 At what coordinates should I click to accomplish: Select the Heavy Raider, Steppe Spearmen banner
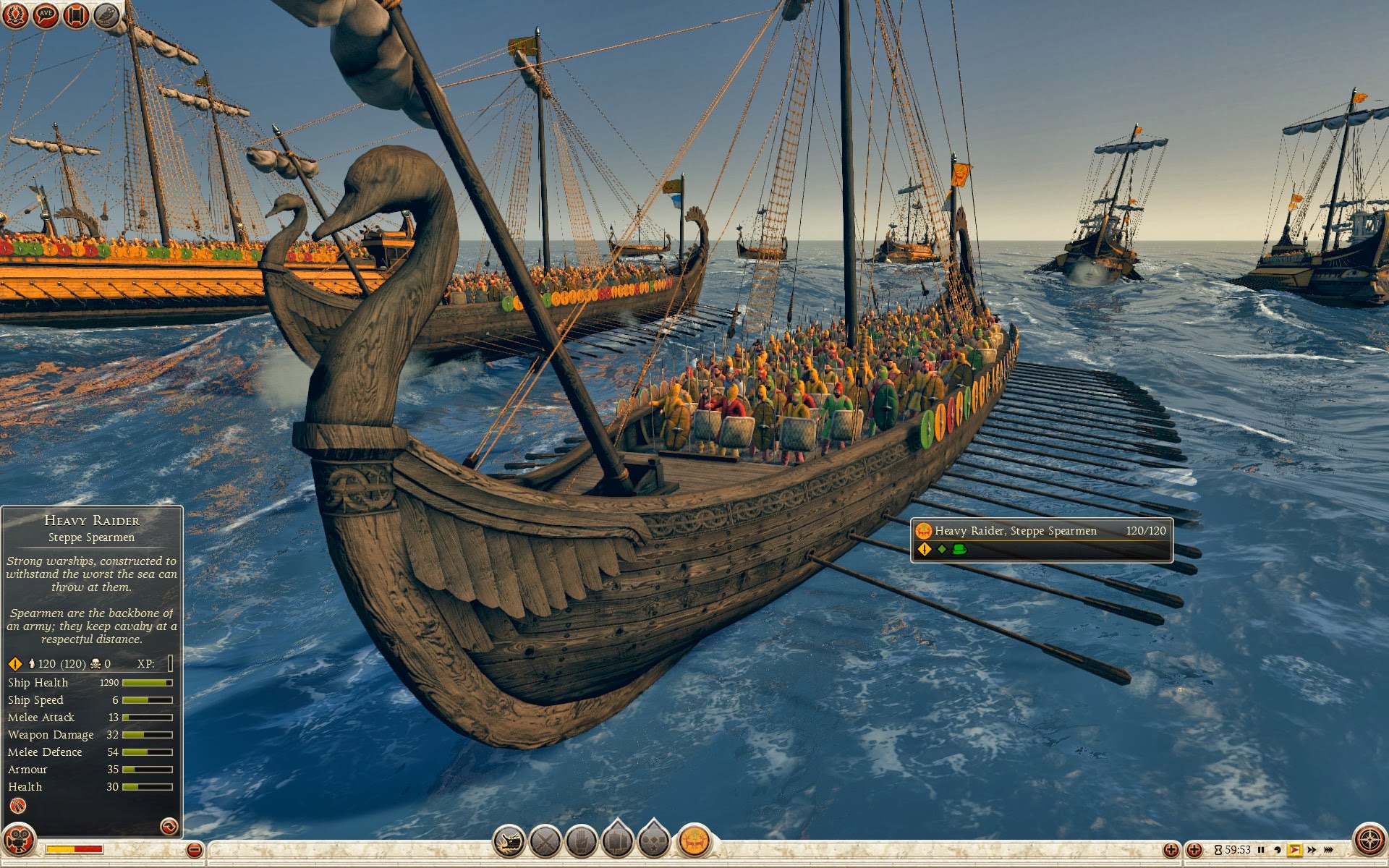(1041, 540)
